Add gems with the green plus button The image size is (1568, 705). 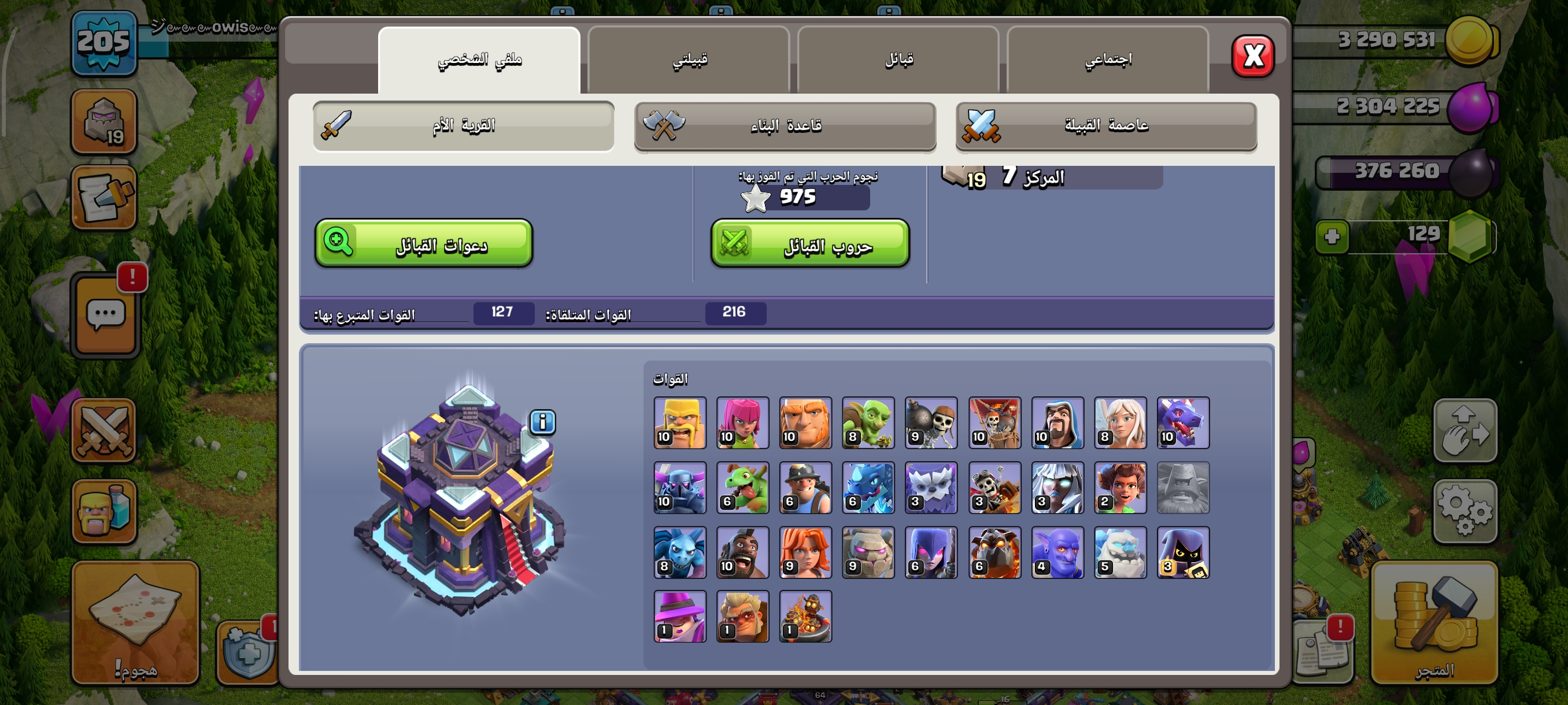tap(1332, 236)
